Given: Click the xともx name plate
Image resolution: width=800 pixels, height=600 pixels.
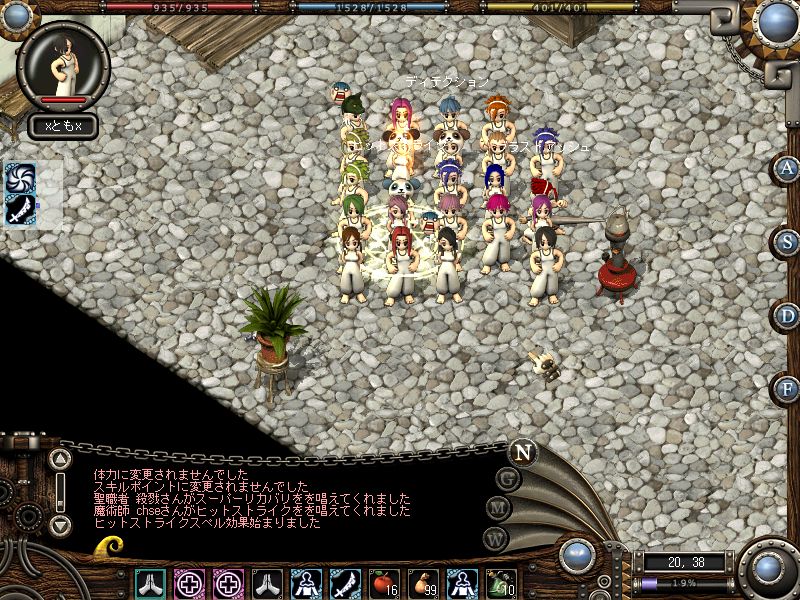Looking at the screenshot, I should (x=62, y=126).
